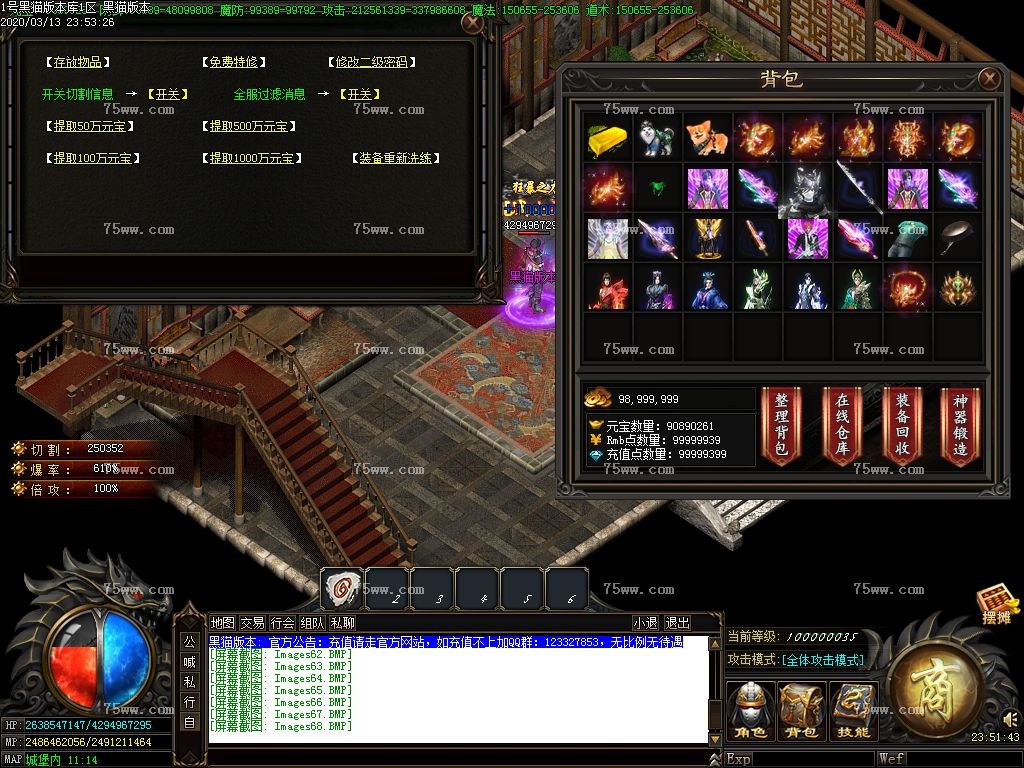This screenshot has width=1024, height=768.
Task: Select 提取1000万元宝 withdrawal option
Action: pyautogui.click(x=252, y=158)
